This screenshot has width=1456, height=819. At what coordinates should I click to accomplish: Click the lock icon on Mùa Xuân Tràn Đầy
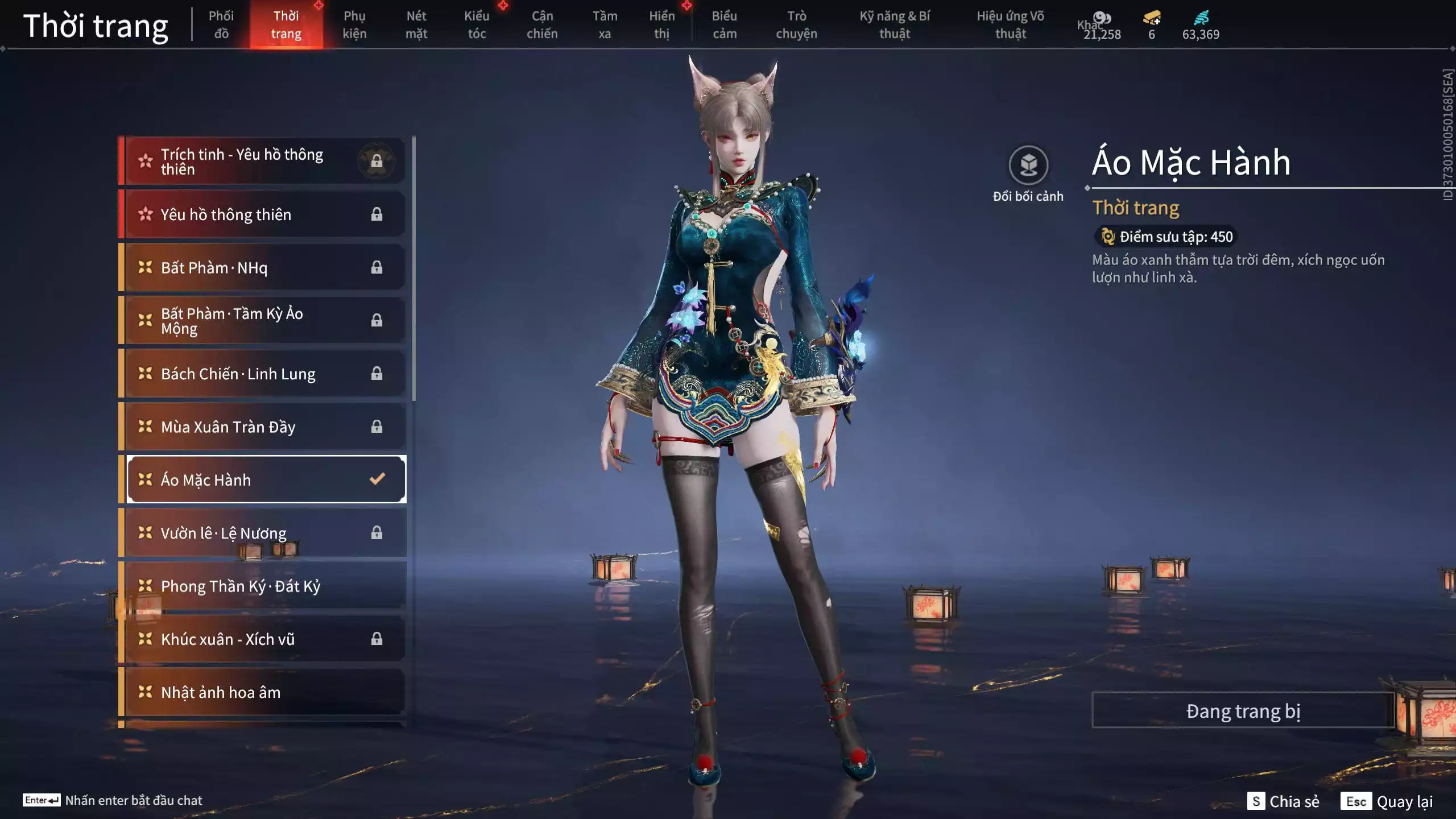tap(377, 427)
